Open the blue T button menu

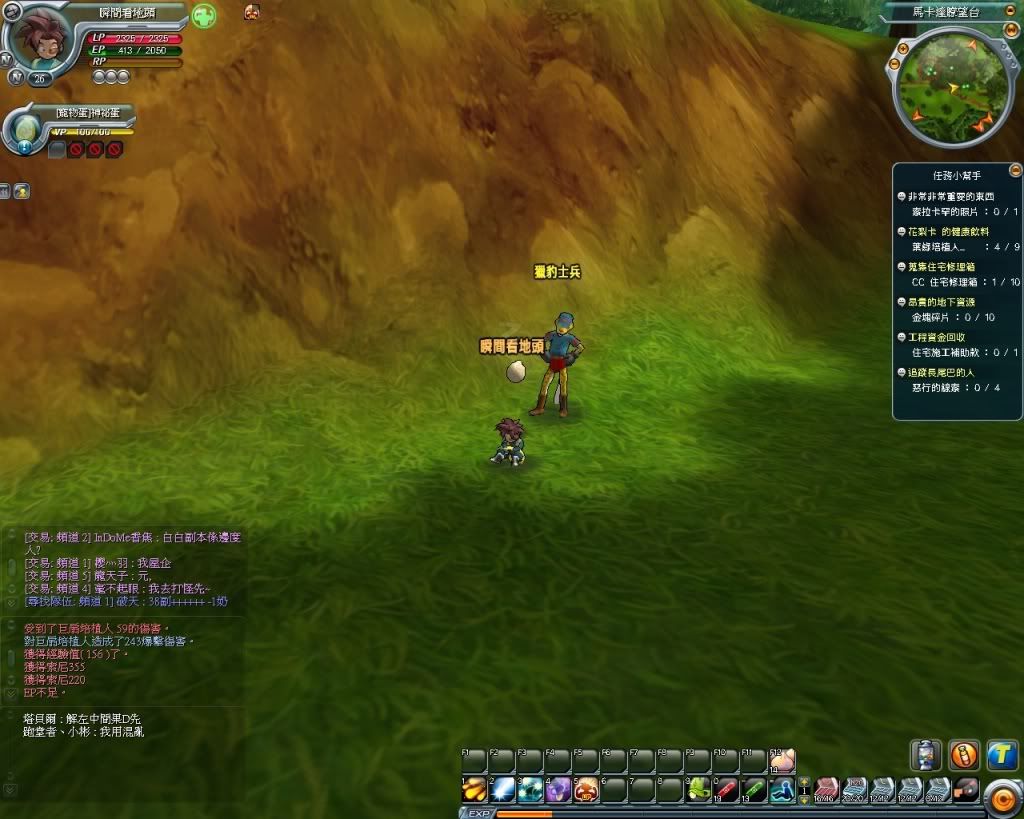point(1001,756)
